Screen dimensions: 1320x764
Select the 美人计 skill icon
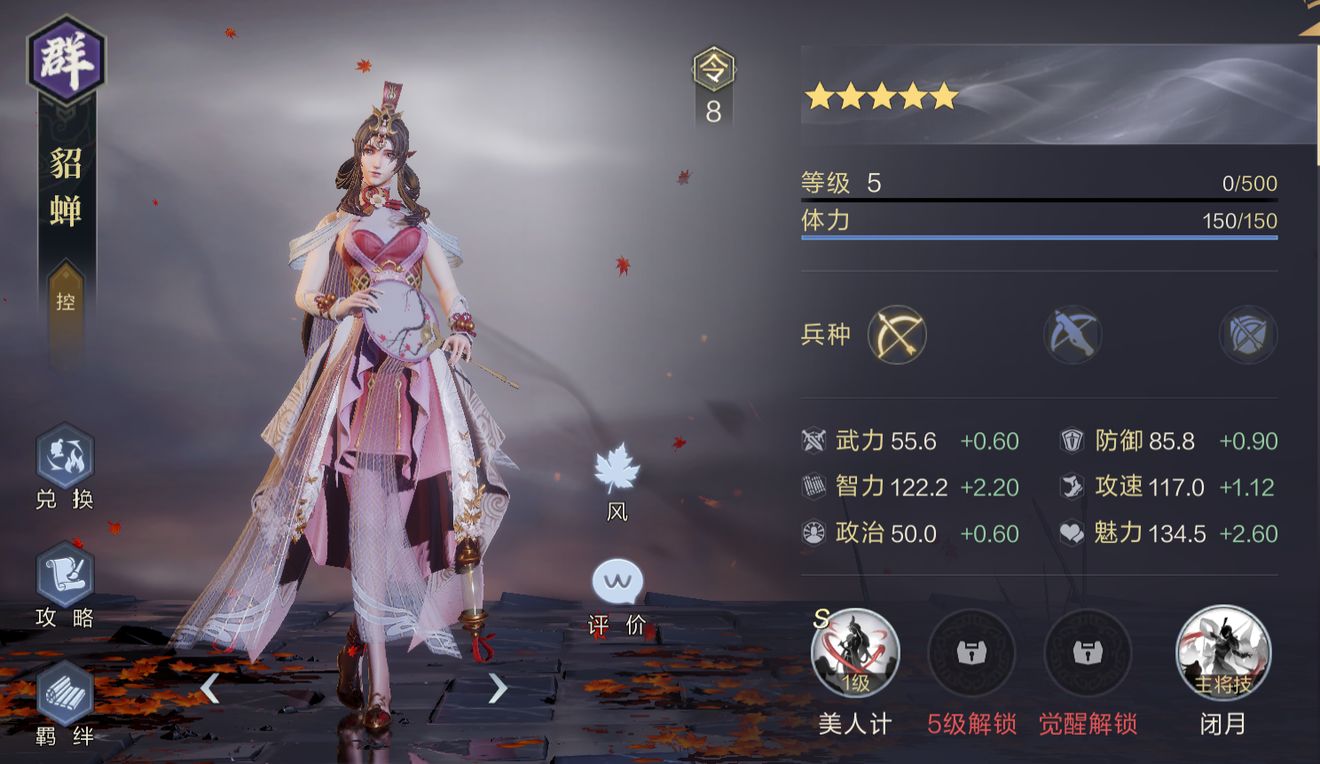click(855, 654)
